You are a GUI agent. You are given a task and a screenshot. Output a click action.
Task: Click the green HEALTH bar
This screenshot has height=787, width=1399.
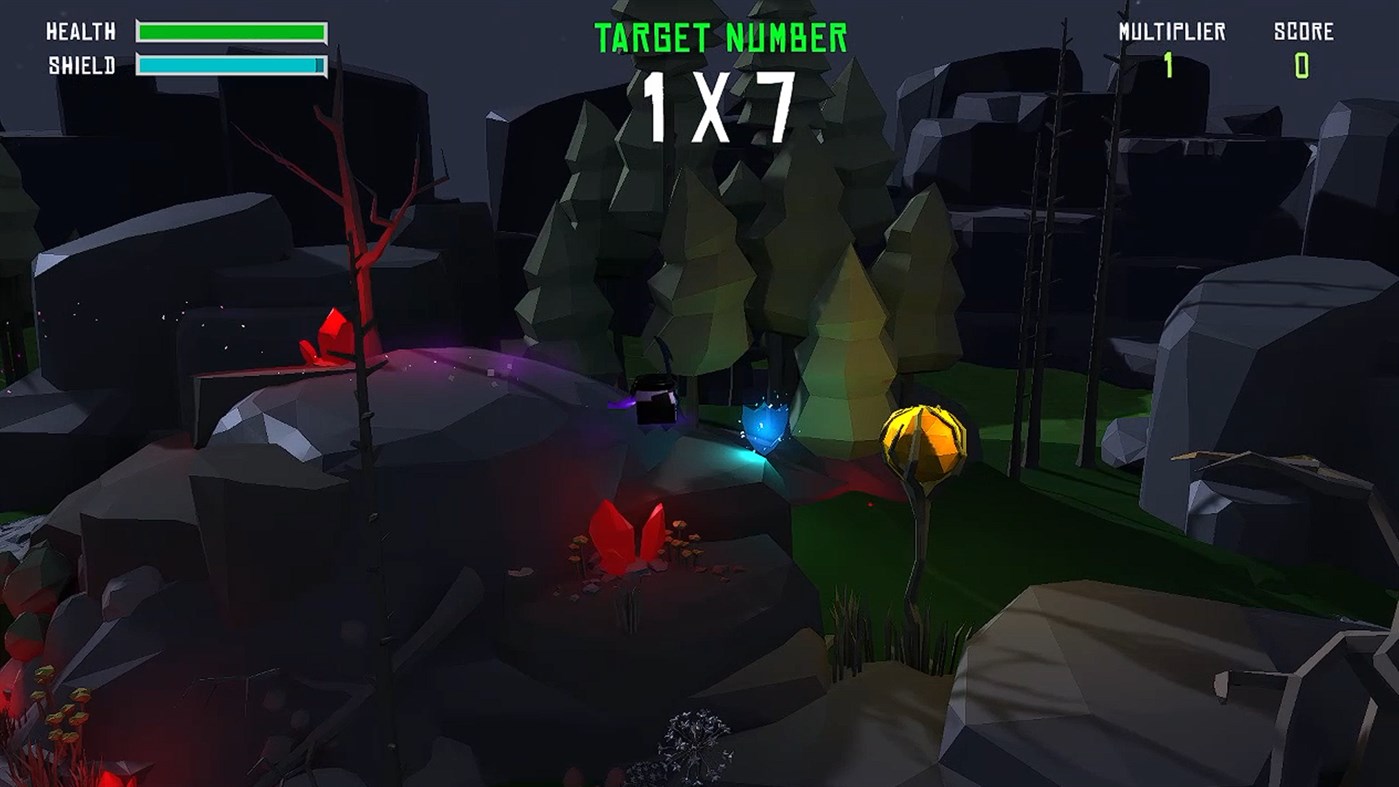(232, 30)
